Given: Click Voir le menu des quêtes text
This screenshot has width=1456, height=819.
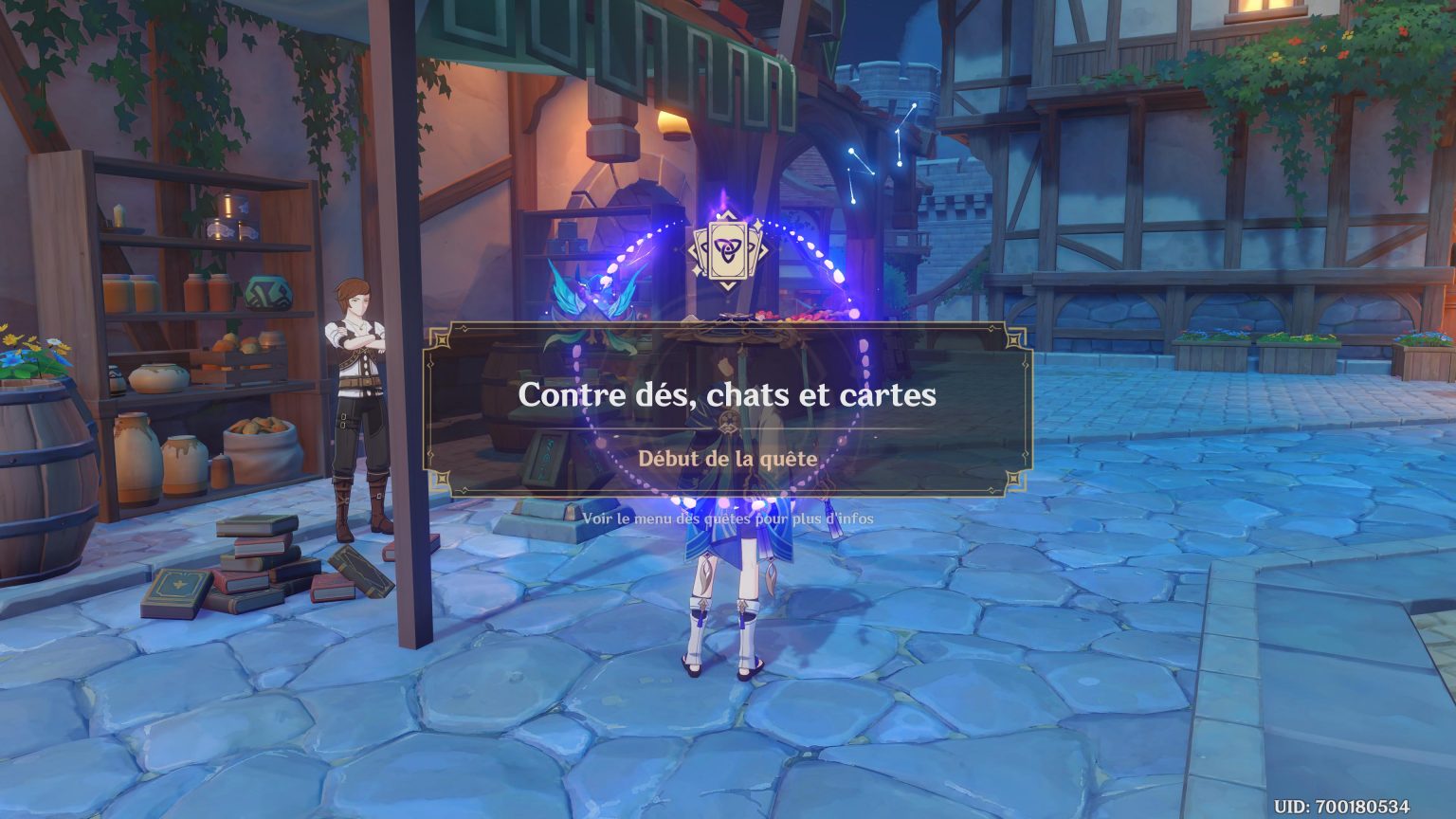Looking at the screenshot, I should pyautogui.click(x=728, y=518).
